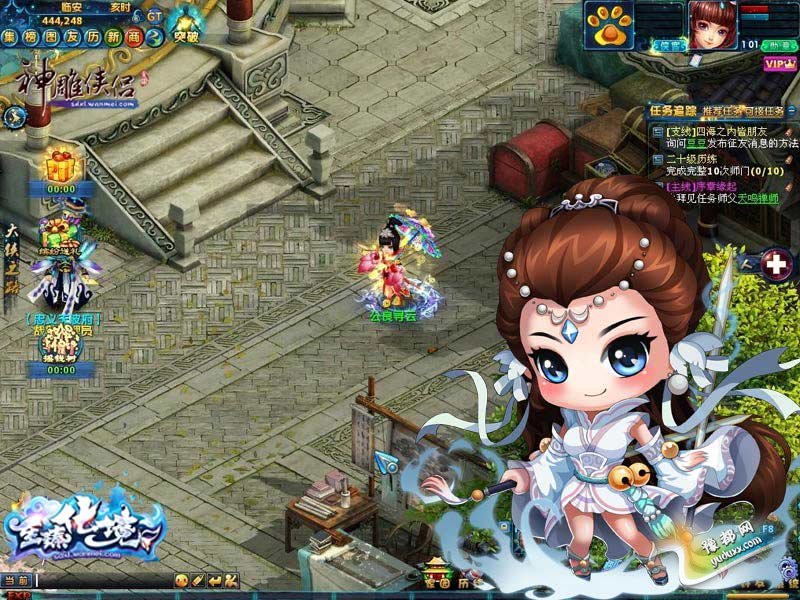Open the 集 menu button

point(10,37)
